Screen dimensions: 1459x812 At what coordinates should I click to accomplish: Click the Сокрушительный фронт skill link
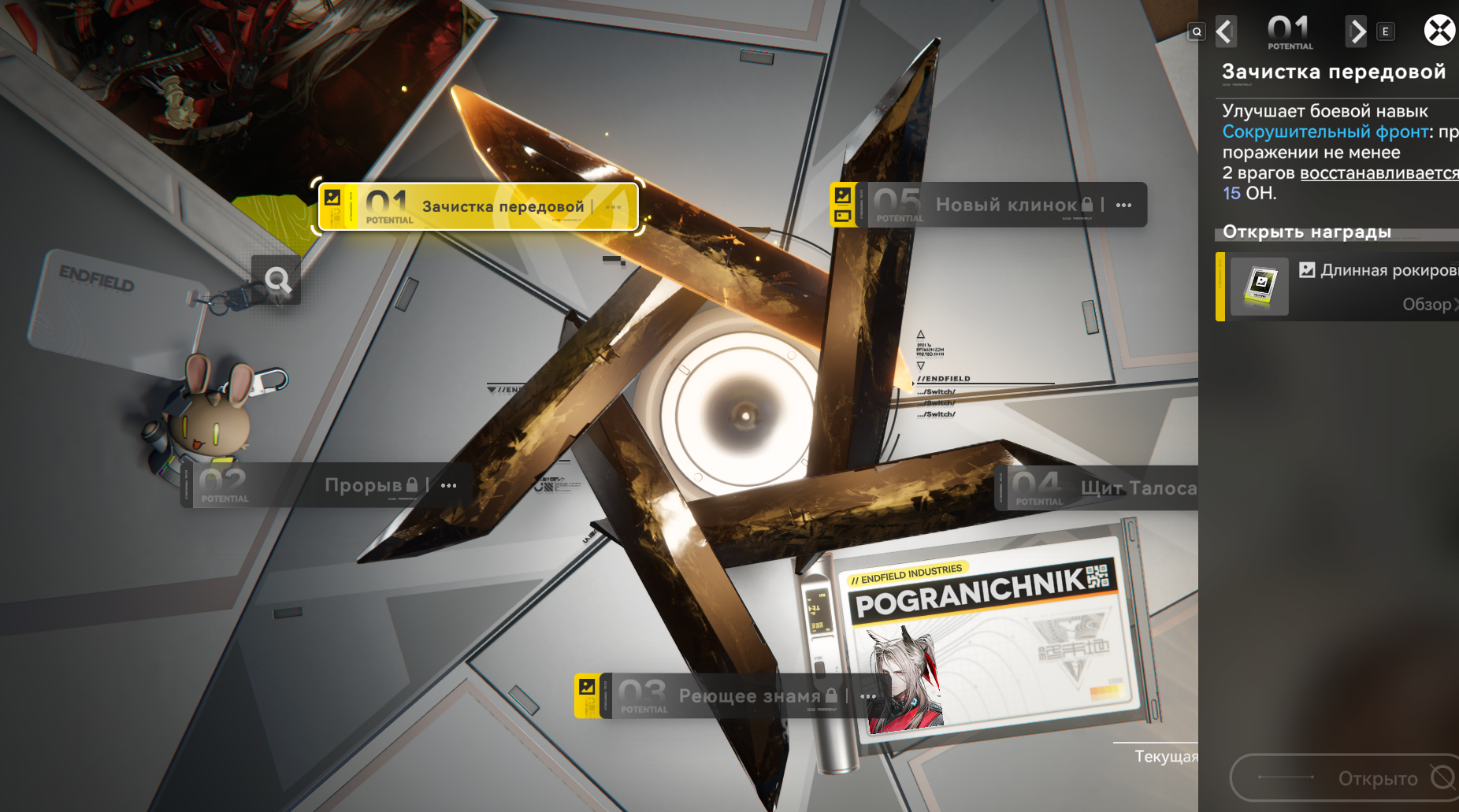[1325, 132]
